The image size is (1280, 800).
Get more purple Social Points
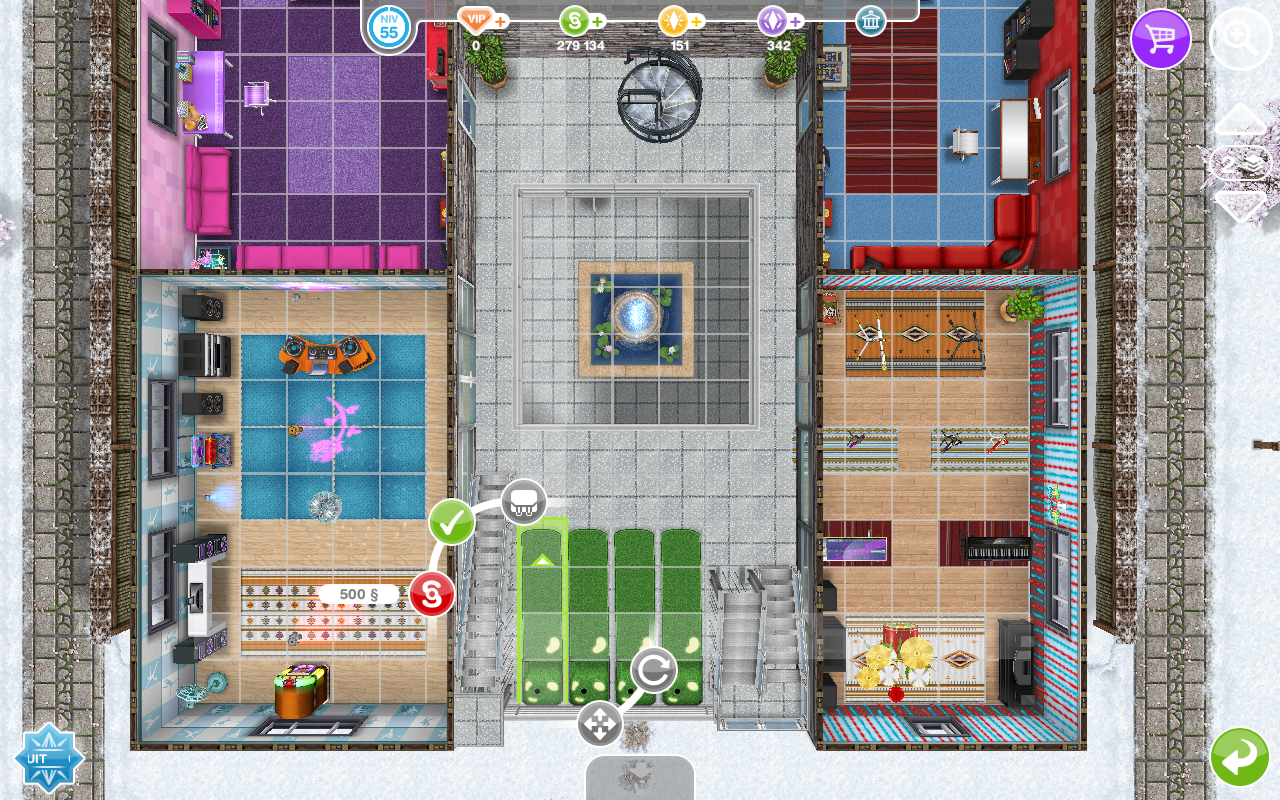796,21
